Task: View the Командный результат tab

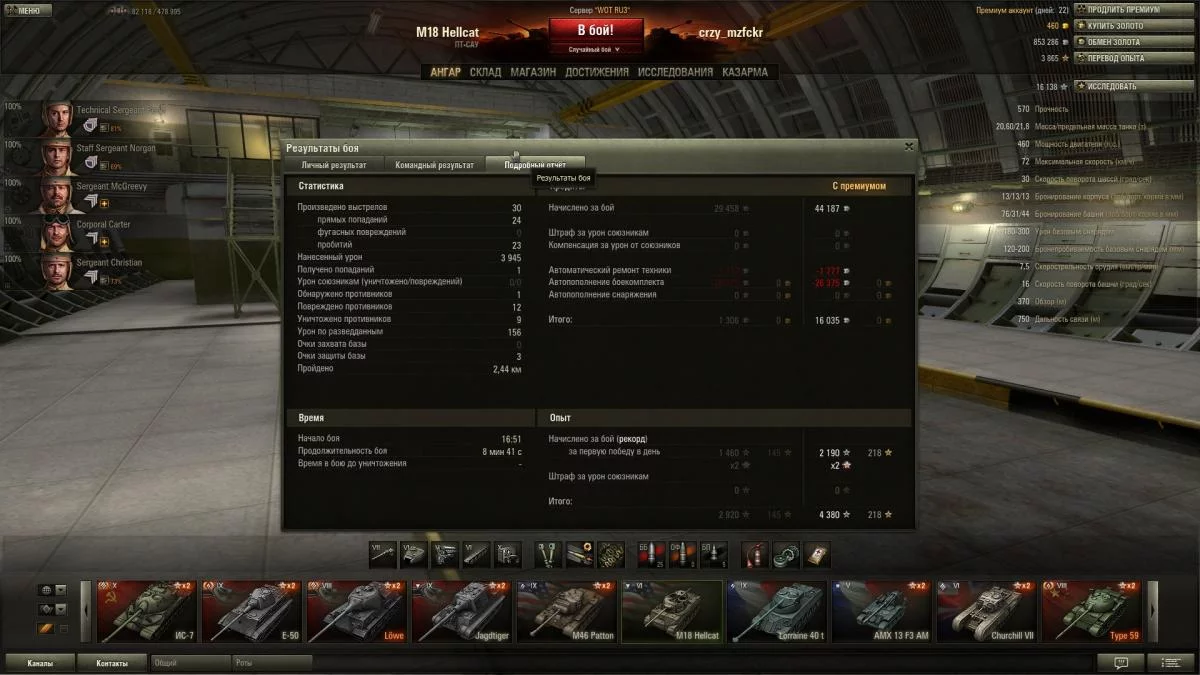Action: 434,165
